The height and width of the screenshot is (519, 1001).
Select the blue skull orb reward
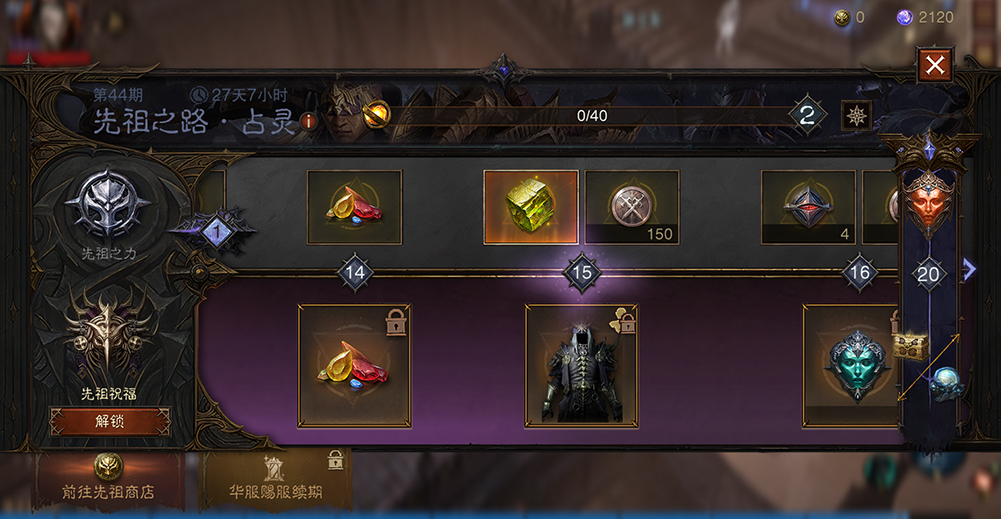[943, 384]
